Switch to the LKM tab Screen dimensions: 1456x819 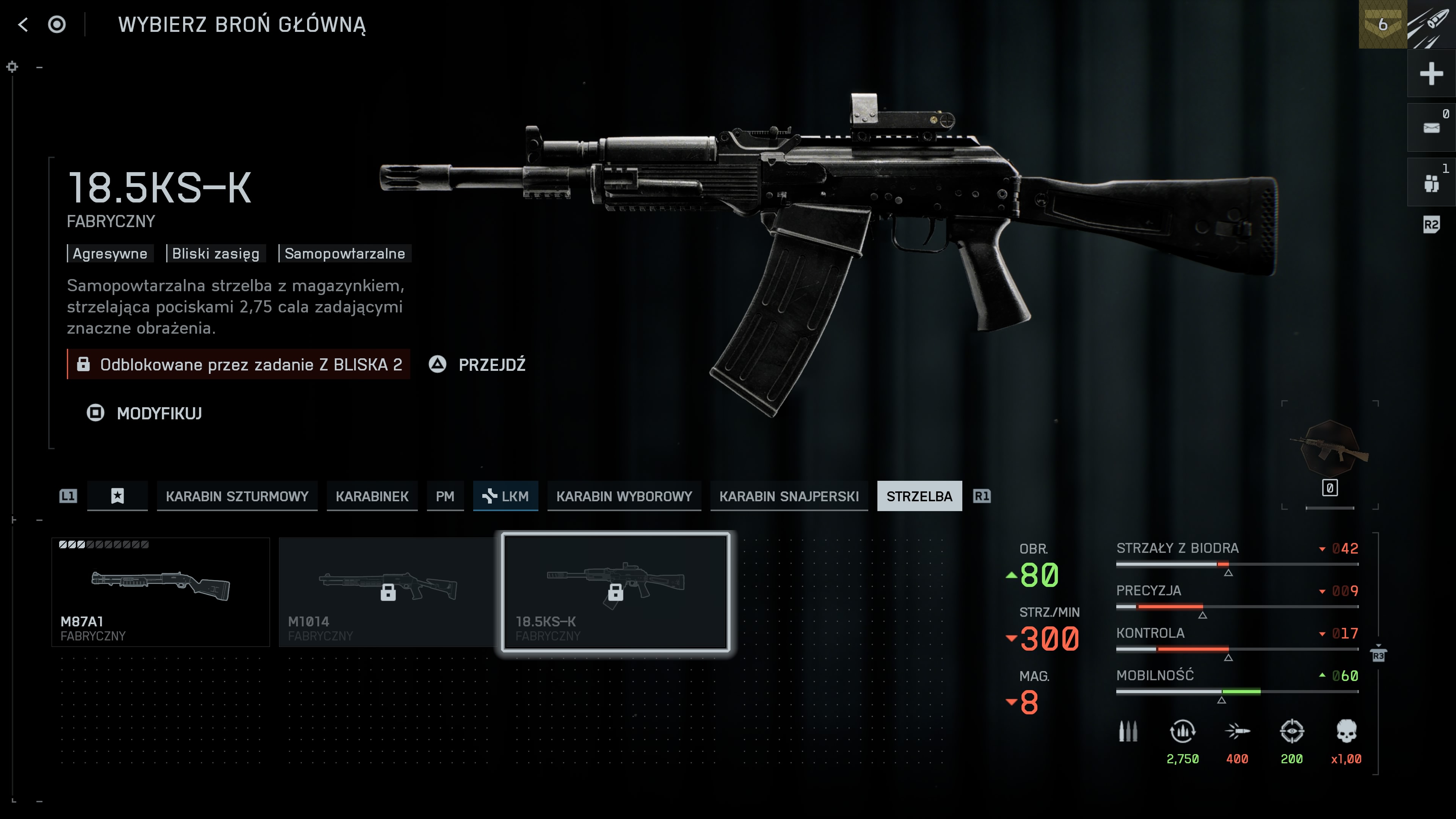tap(505, 496)
